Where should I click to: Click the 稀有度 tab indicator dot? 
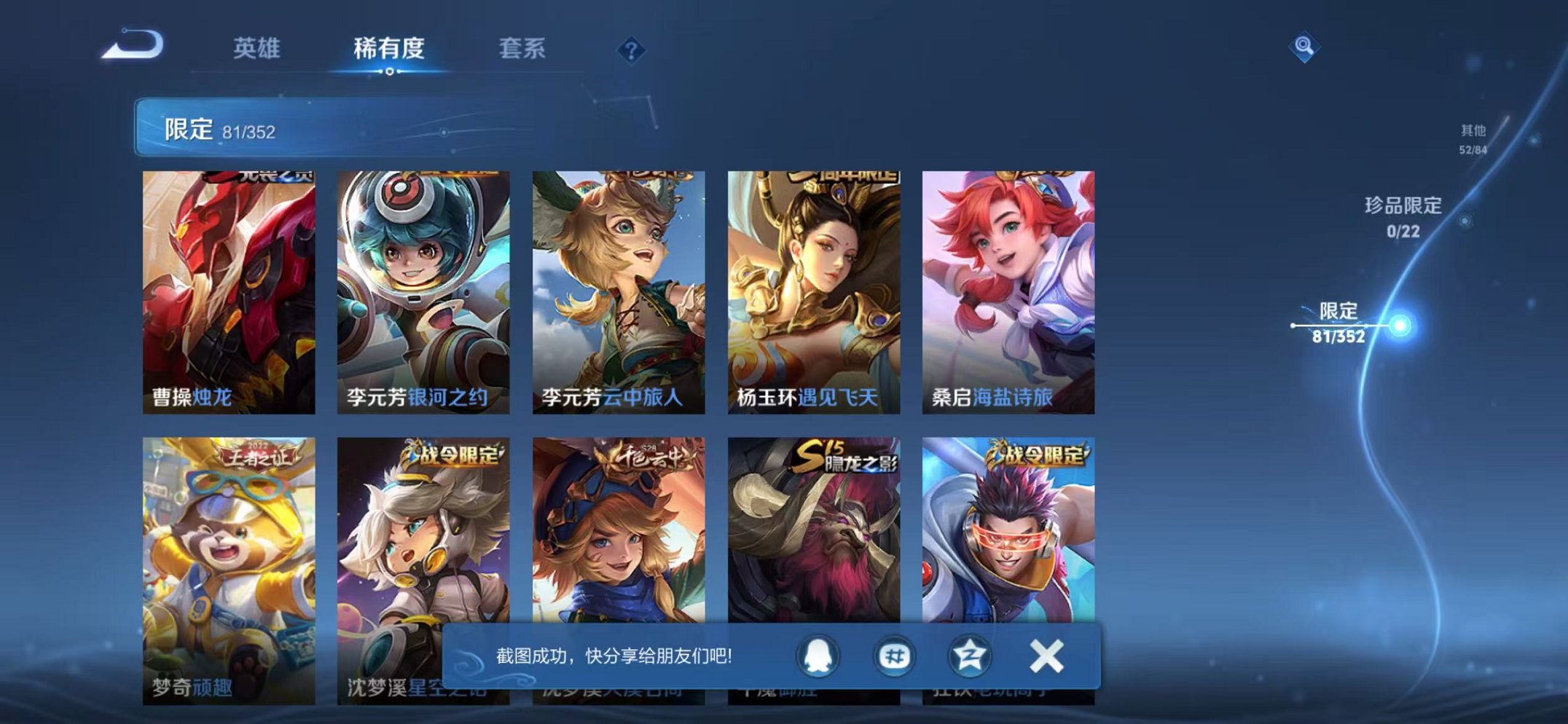[x=390, y=71]
